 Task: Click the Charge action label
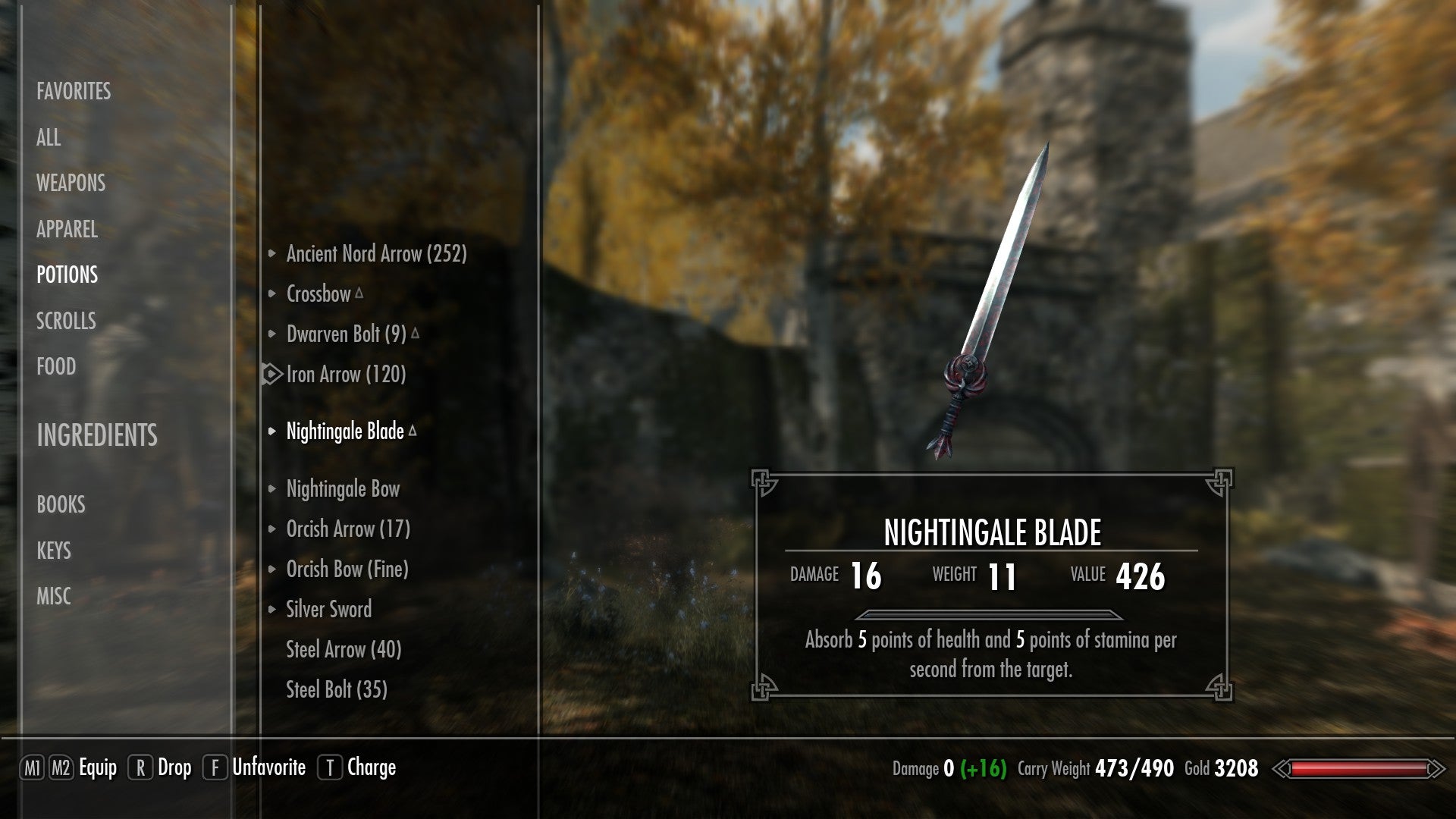tap(371, 767)
